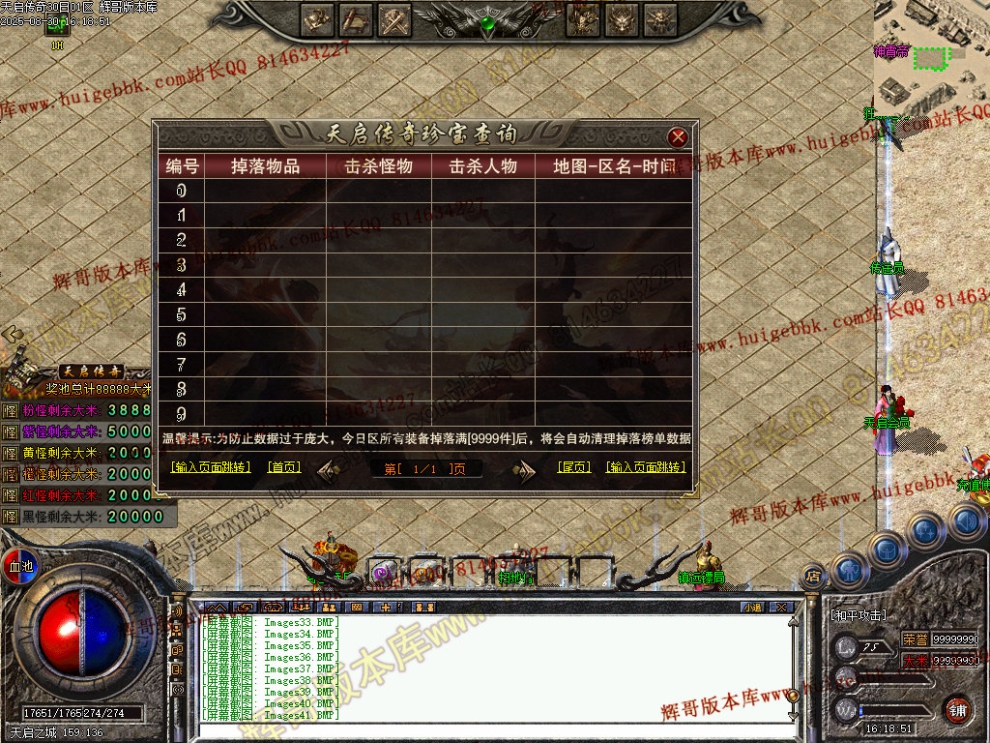Viewport: 990px width, 743px height.
Task: Go to the first page (首页)
Action: [x=284, y=467]
